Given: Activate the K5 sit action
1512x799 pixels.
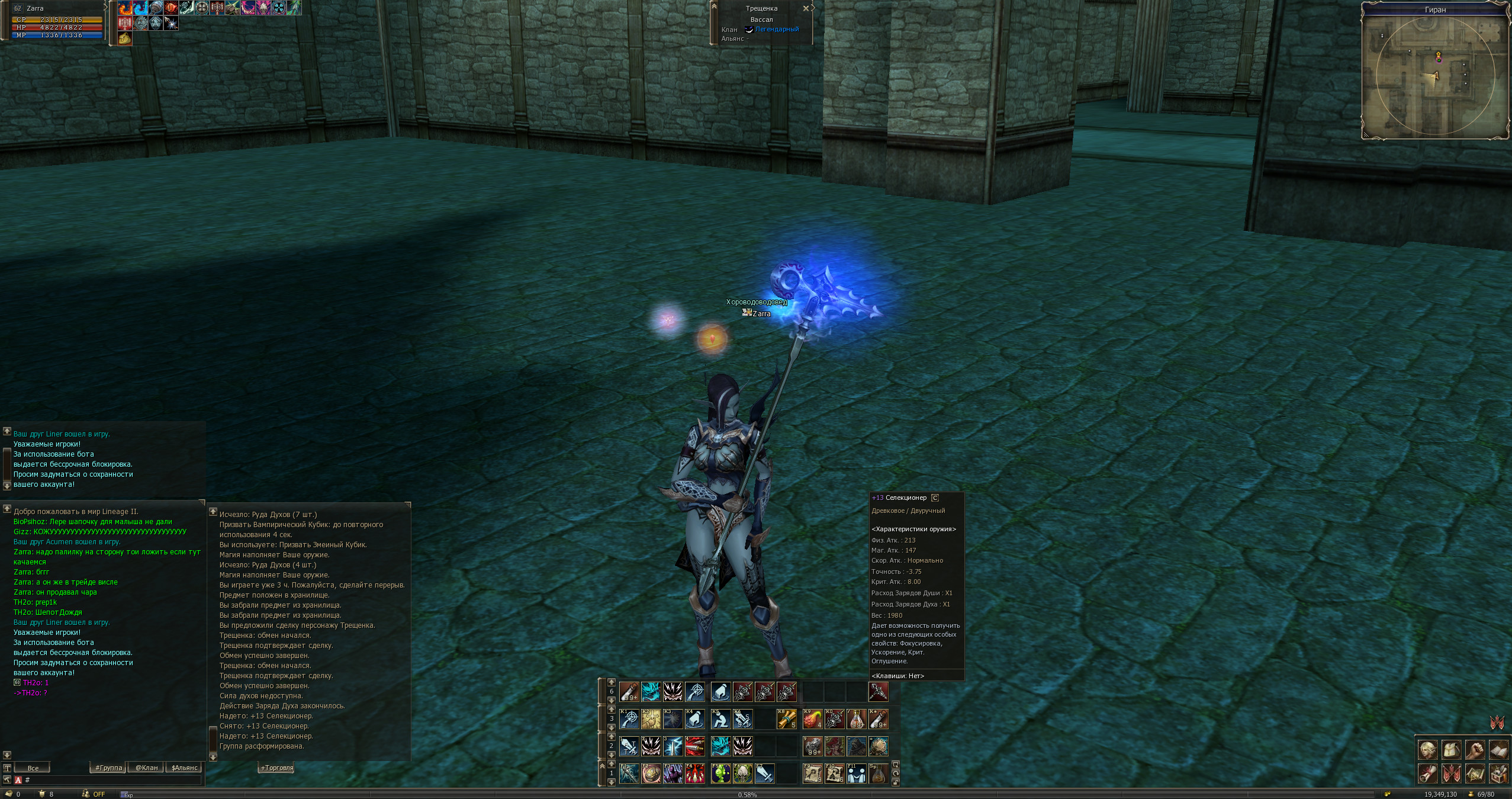Looking at the screenshot, I should [x=720, y=719].
